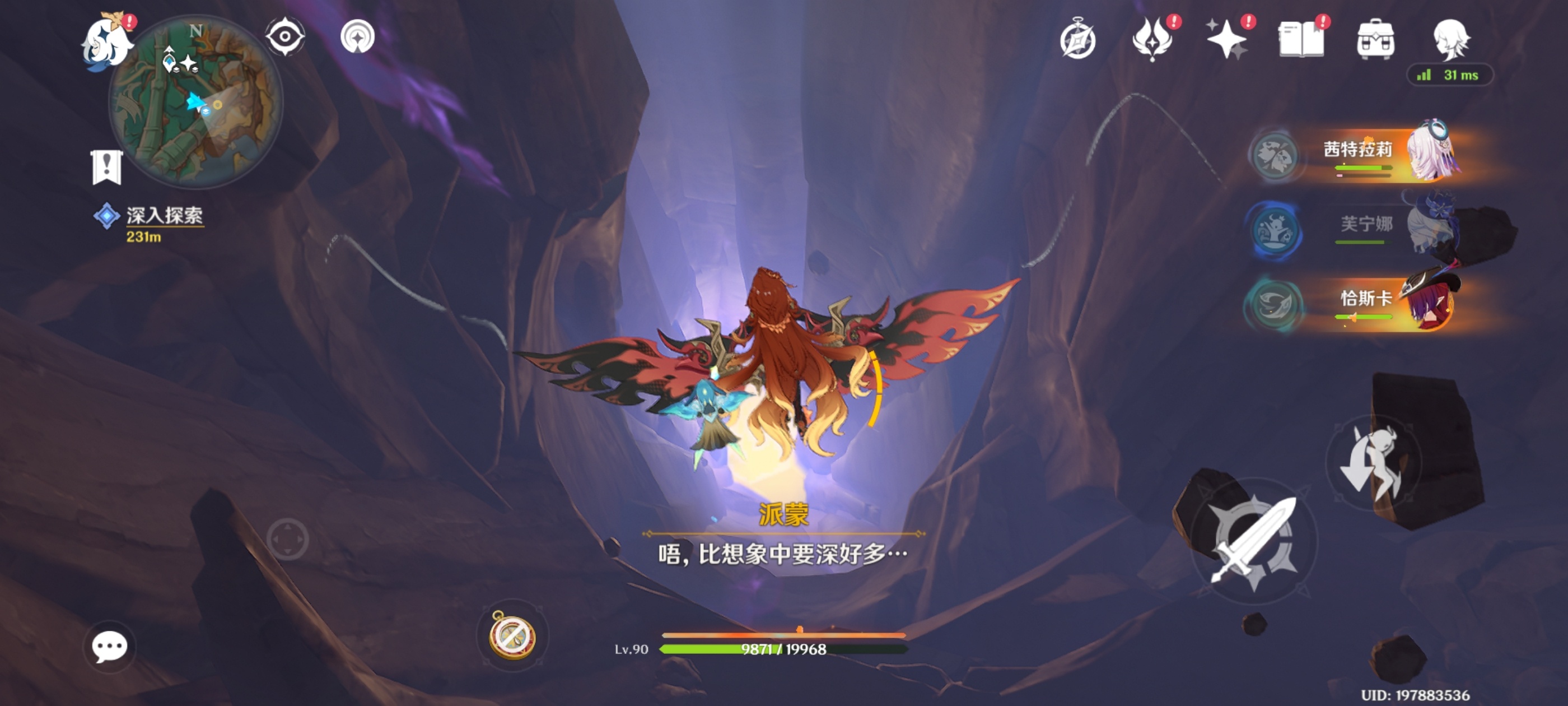Screen dimensions: 1568x706
Task: Open the quest bookmark with exclamation mark
Action: pyautogui.click(x=106, y=167)
